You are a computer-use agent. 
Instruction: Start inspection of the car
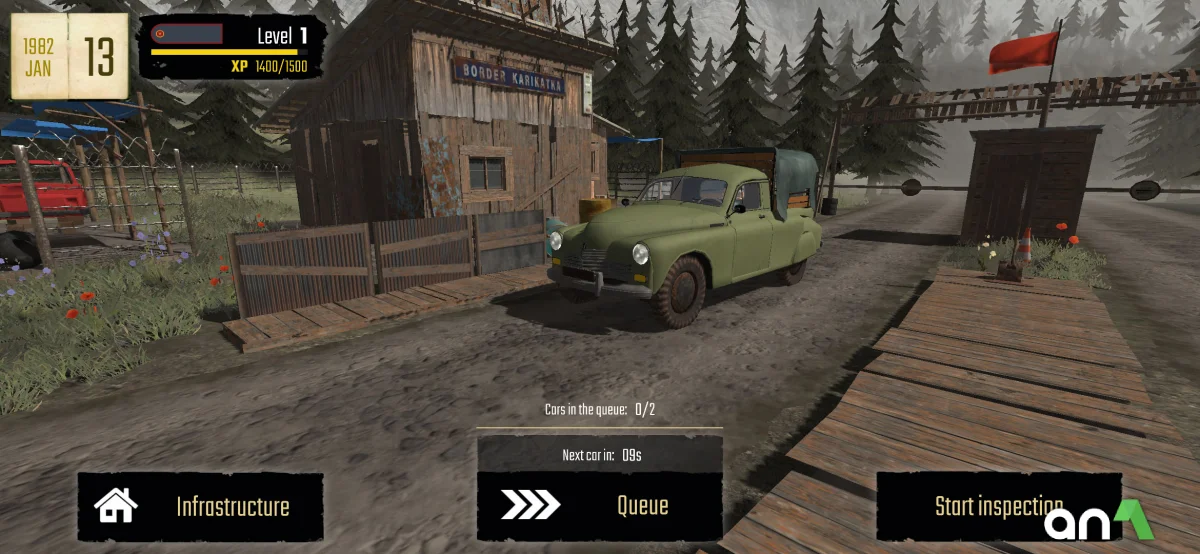click(998, 507)
